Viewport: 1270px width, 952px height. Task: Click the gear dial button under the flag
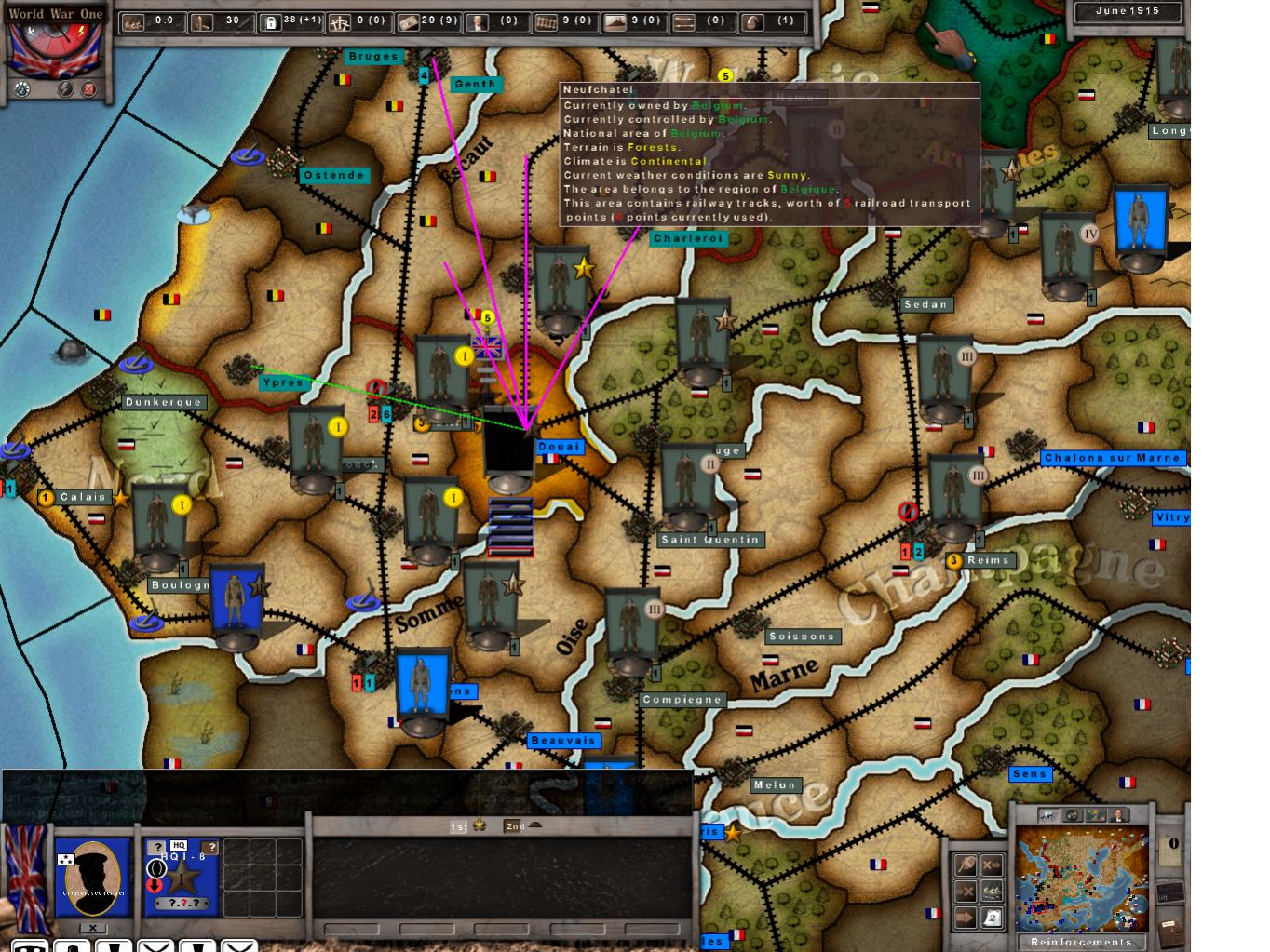(x=21, y=89)
